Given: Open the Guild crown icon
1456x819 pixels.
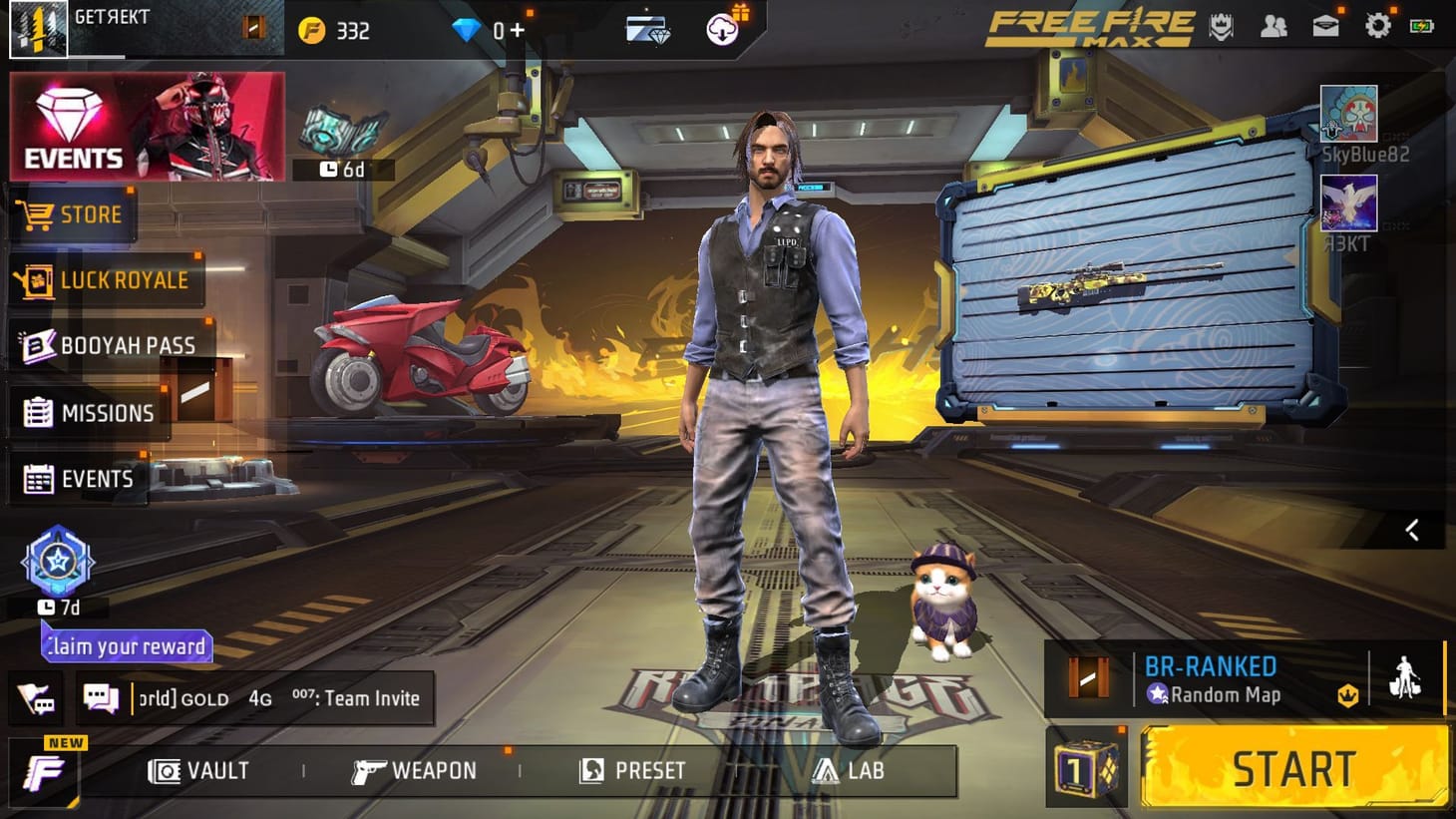Looking at the screenshot, I should point(1221,27).
